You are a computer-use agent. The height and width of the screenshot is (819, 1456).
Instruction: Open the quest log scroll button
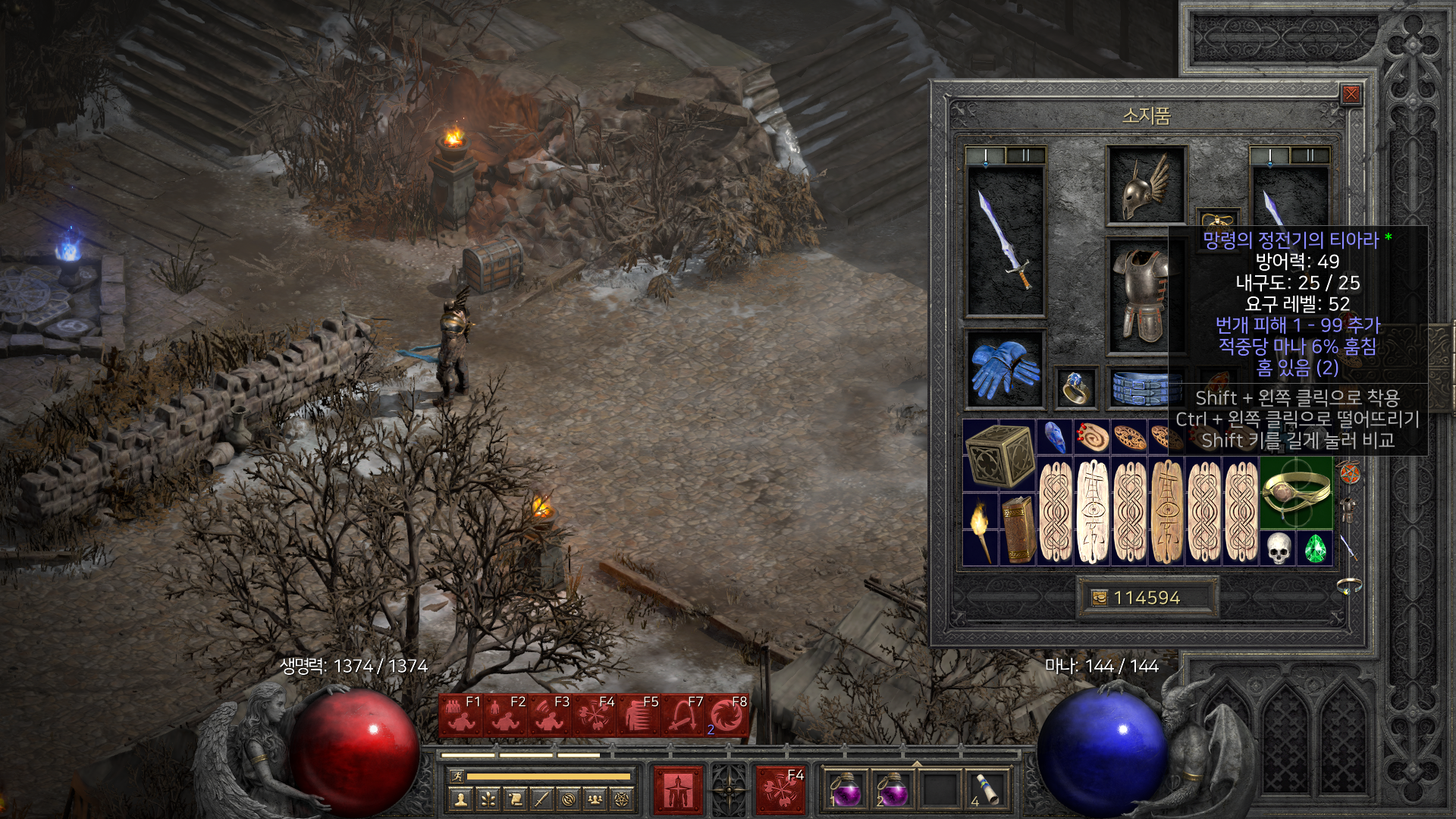pos(515,799)
